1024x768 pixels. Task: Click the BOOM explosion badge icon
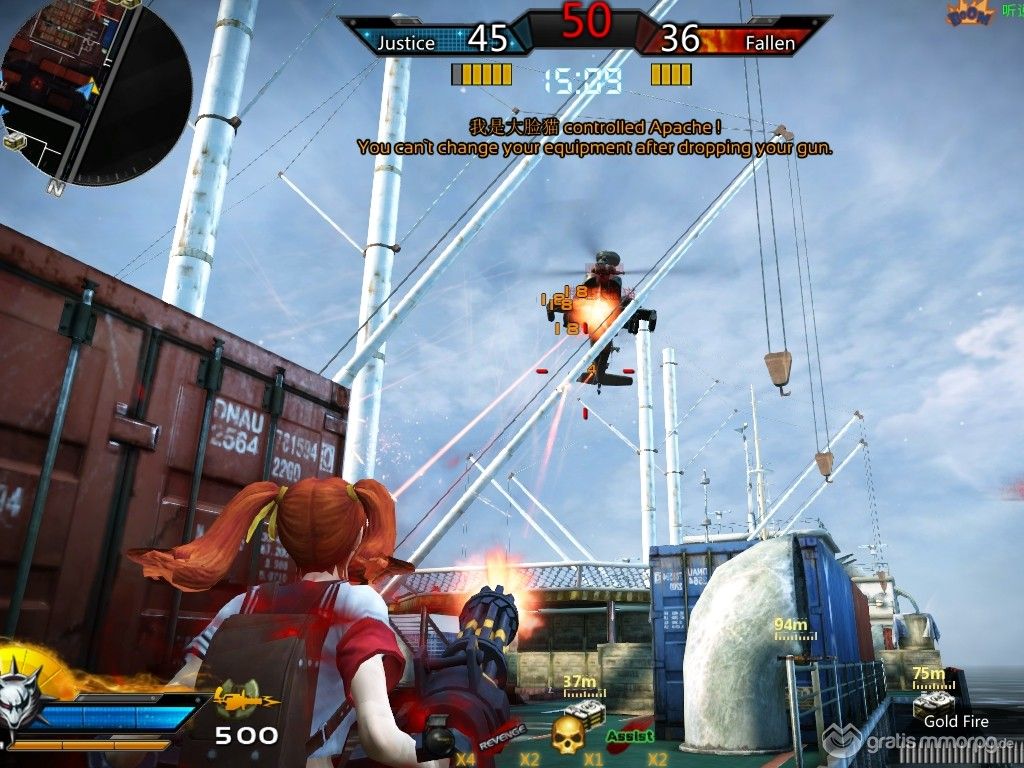click(x=968, y=14)
